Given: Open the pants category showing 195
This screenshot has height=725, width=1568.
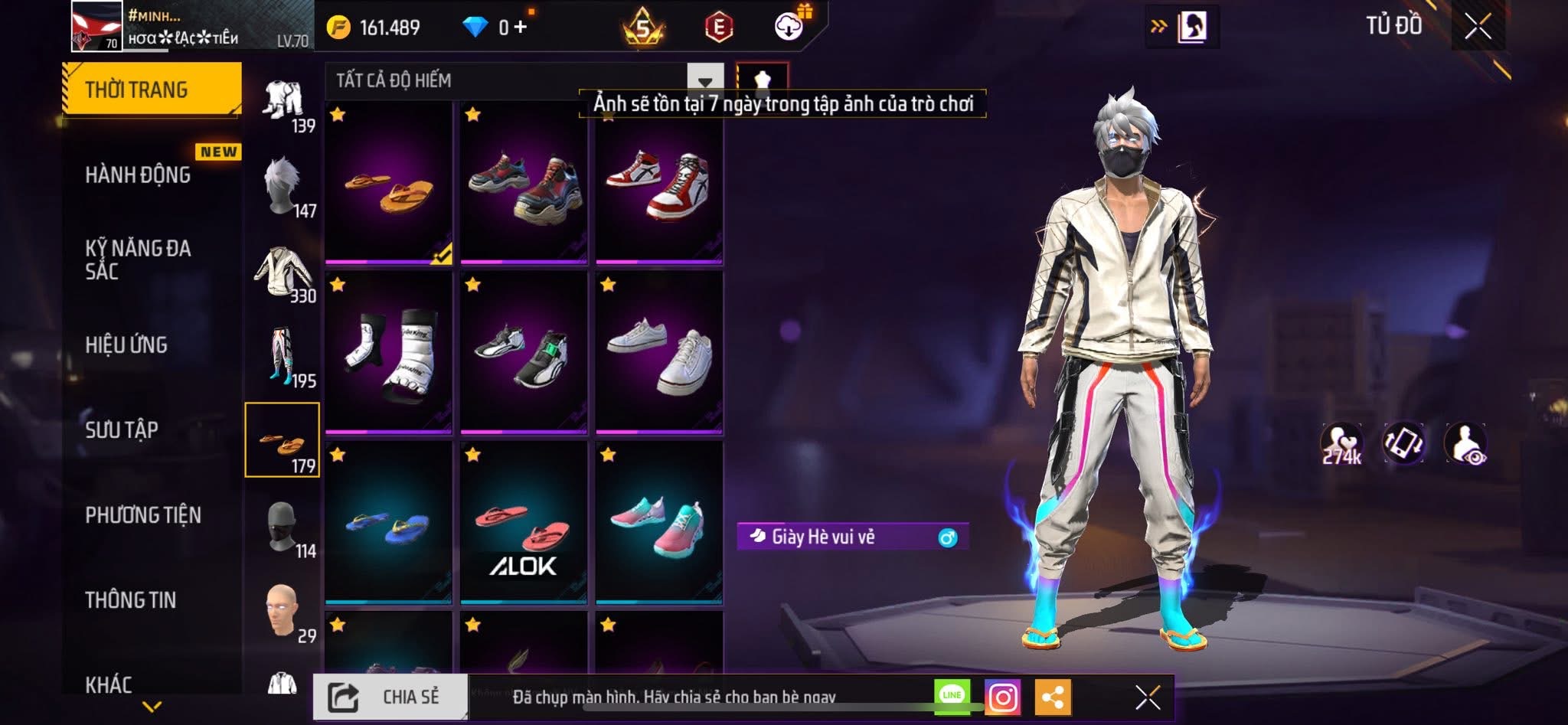Looking at the screenshot, I should [282, 357].
